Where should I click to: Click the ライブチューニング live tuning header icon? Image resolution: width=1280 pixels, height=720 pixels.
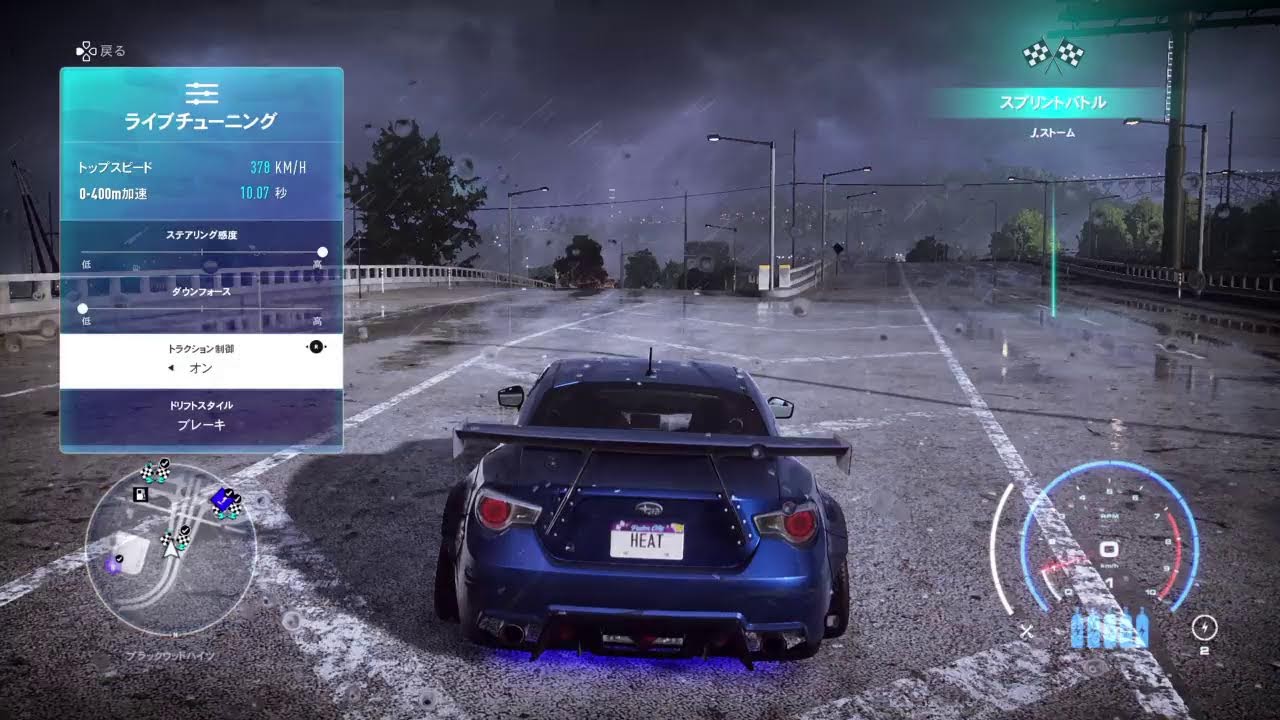click(201, 93)
